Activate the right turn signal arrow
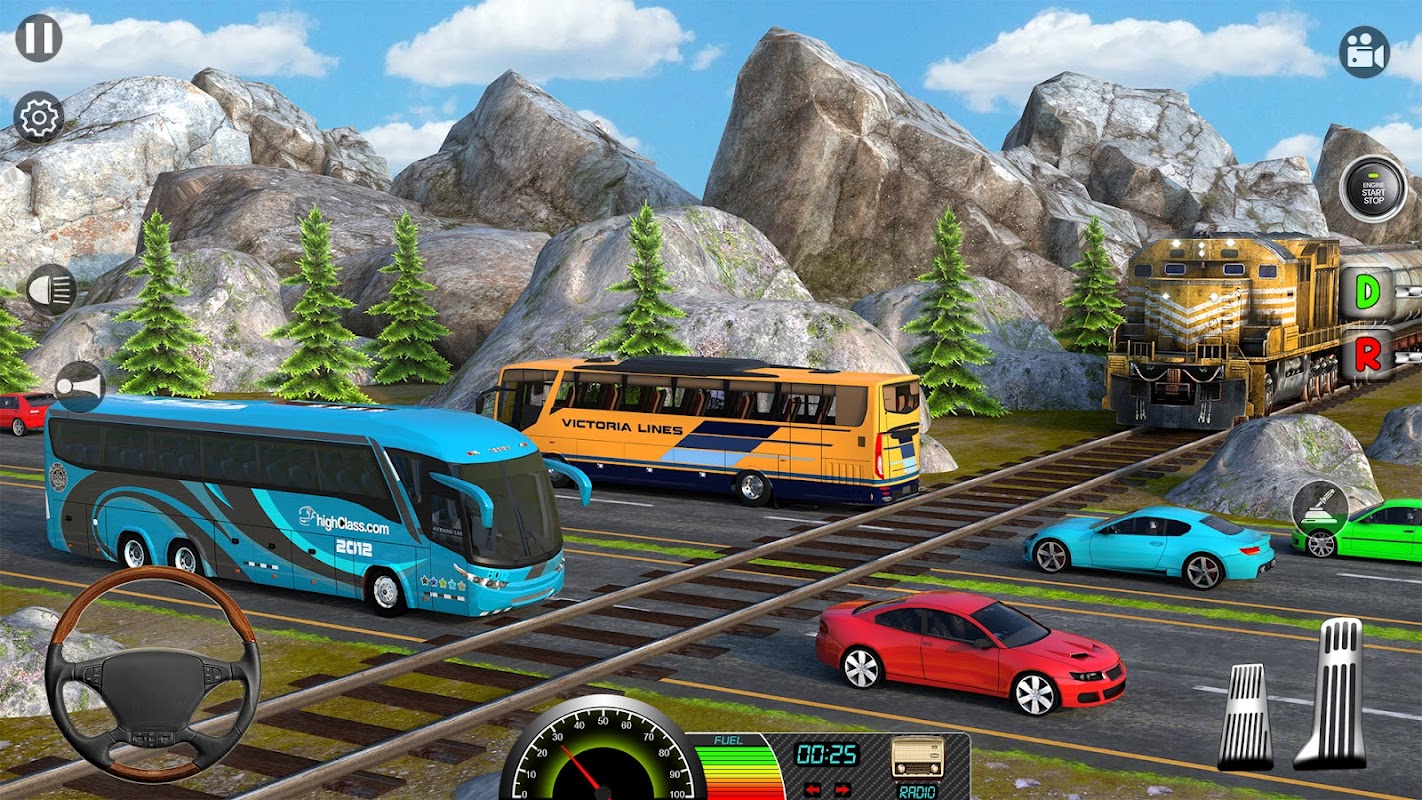This screenshot has height=800, width=1422. click(x=842, y=790)
